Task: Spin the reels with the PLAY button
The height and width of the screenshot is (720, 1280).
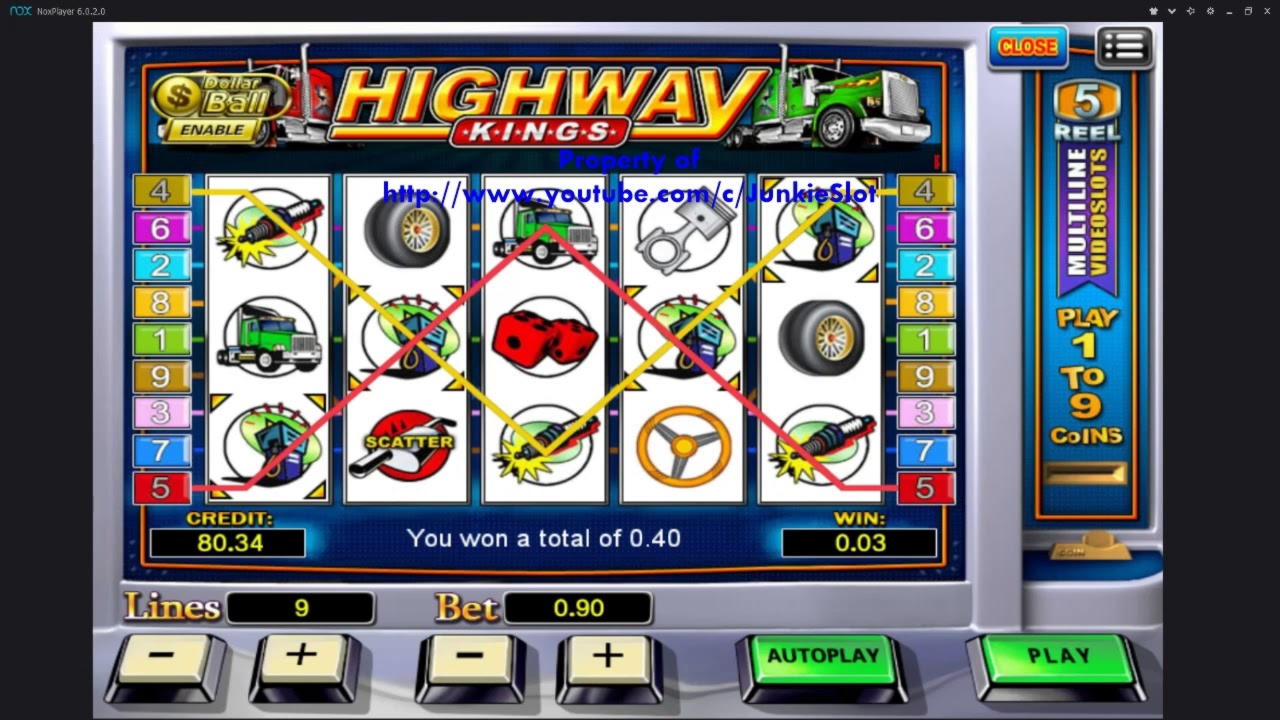Action: (x=1058, y=657)
